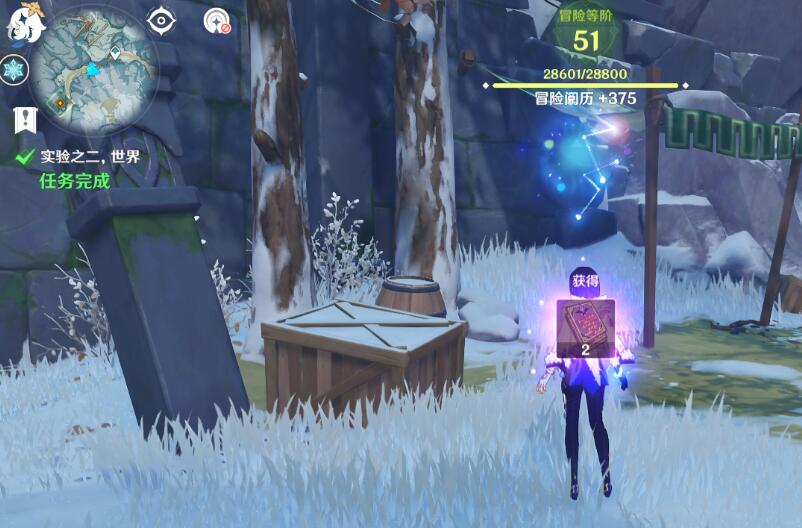The width and height of the screenshot is (802, 528).
Task: Open the quest journal banner icon
Action: tap(25, 120)
